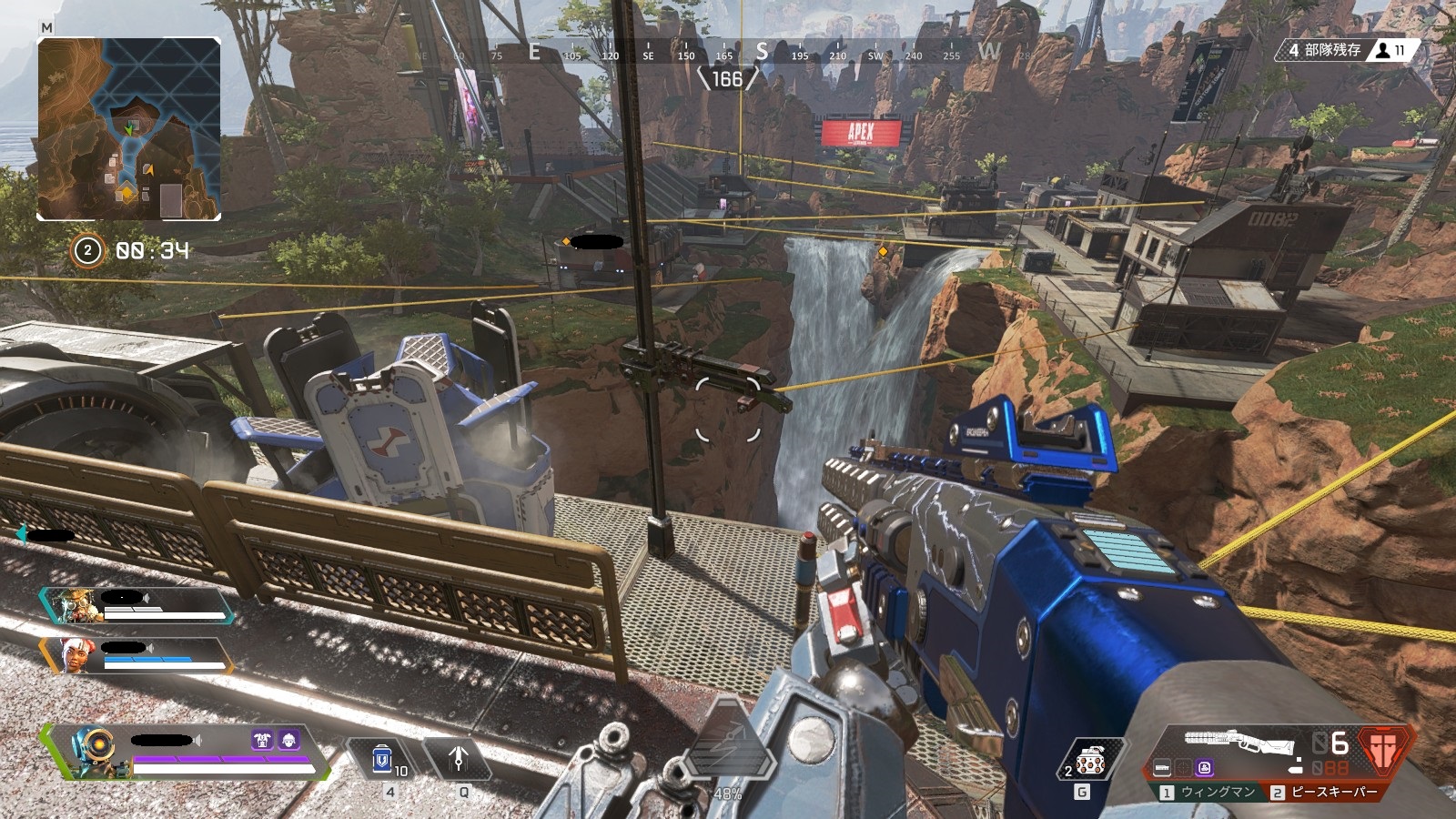The width and height of the screenshot is (1456, 819).
Task: Click the purple shotgun bolt attachment icon
Action: pyautogui.click(x=1205, y=768)
